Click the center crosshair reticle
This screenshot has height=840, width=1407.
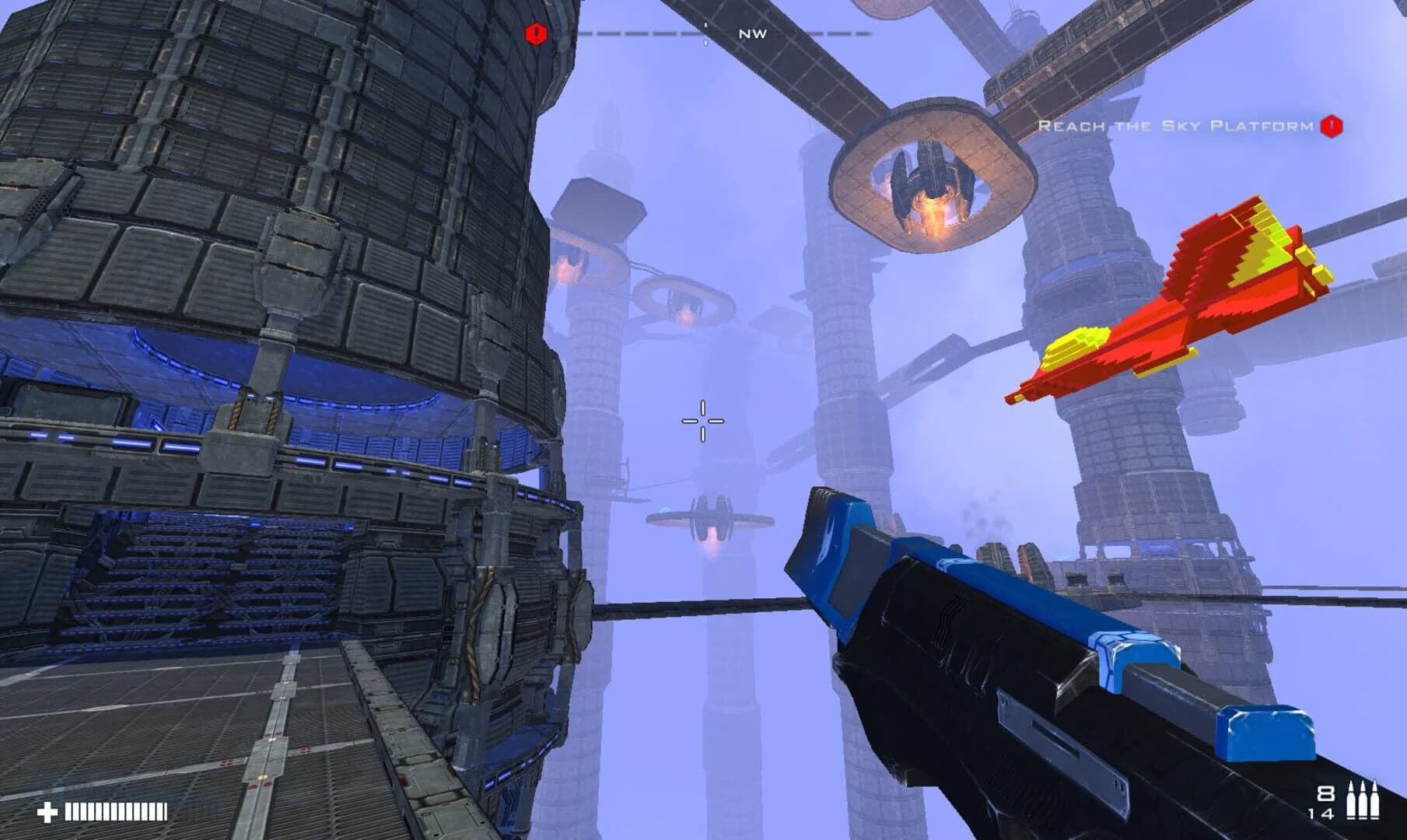point(704,420)
